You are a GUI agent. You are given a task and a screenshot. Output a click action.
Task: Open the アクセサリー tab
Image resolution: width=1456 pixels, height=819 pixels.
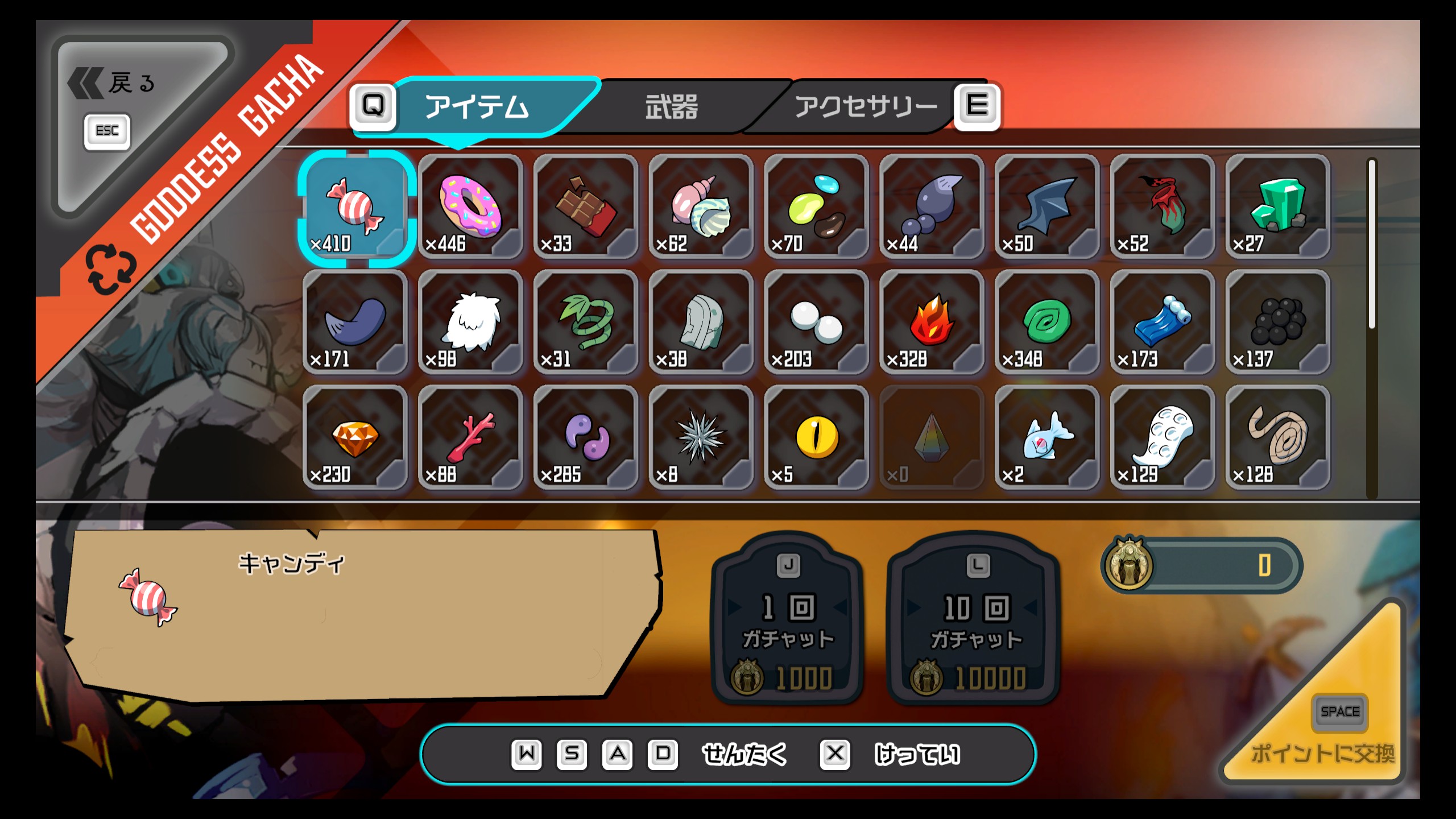point(864,107)
